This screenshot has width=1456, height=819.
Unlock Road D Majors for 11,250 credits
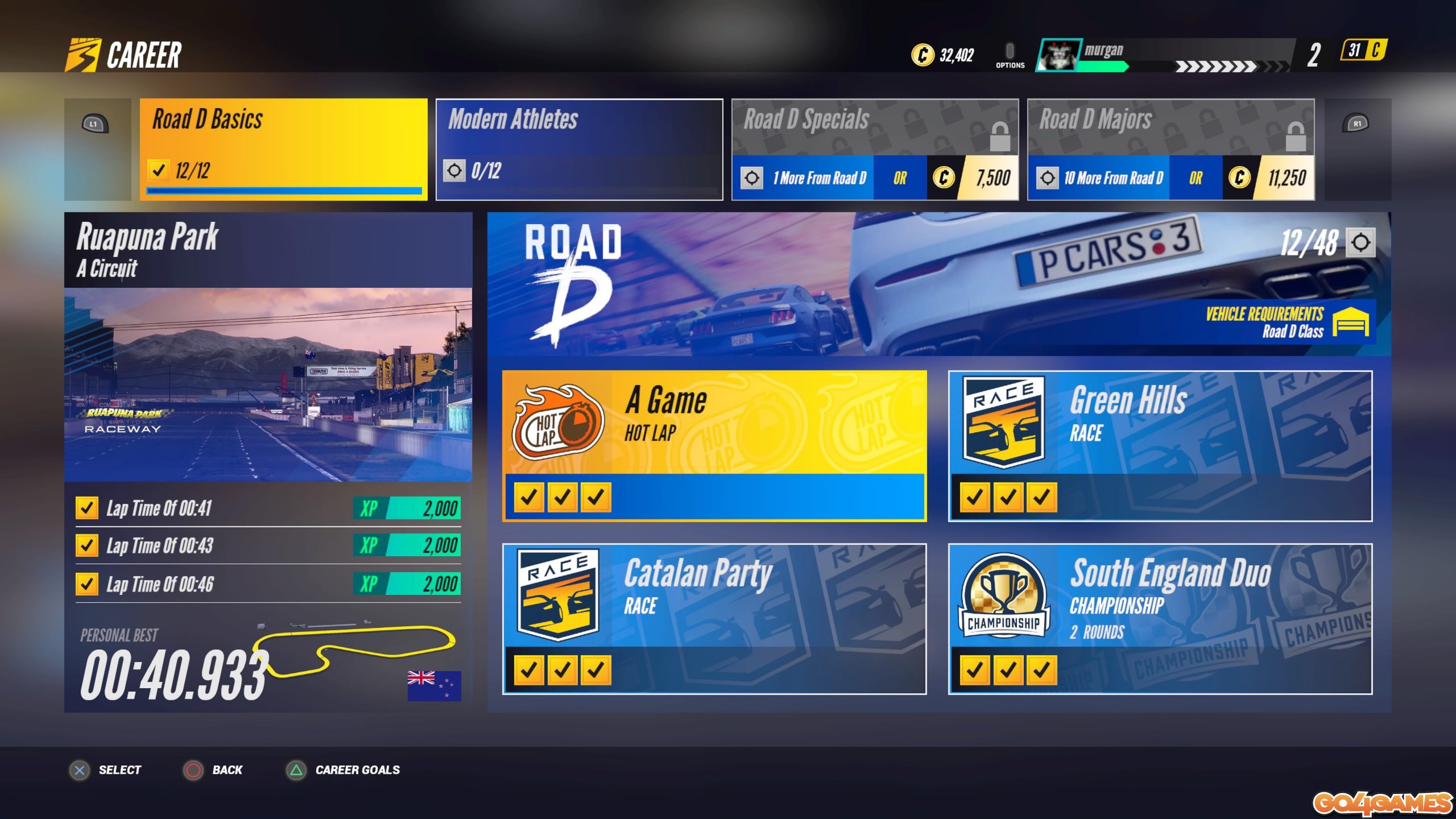(x=1269, y=178)
